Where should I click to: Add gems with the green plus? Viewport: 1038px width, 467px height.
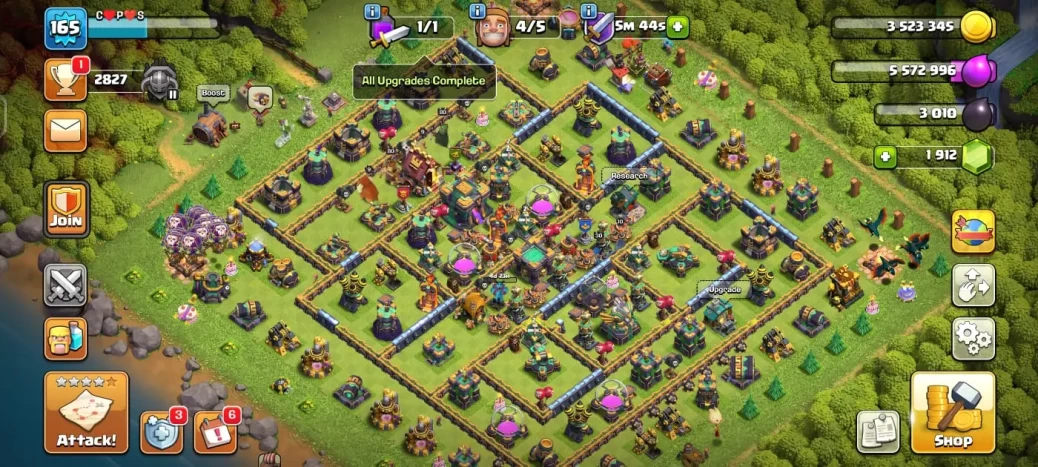(x=884, y=156)
